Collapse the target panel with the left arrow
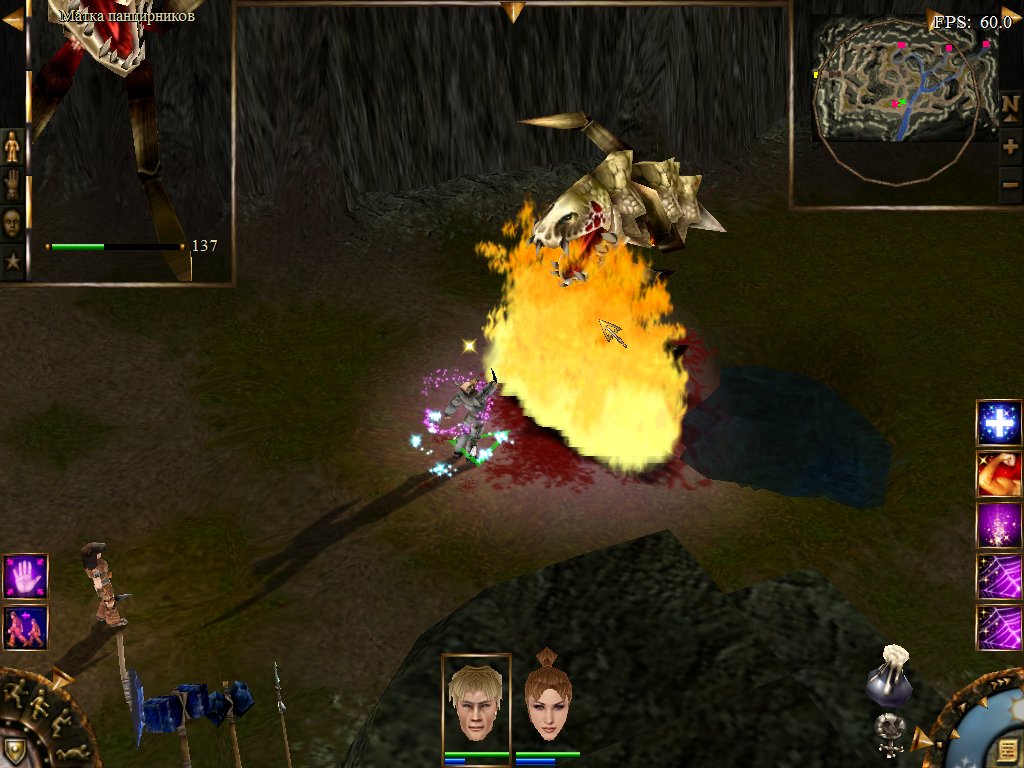Screen dimensions: 1024x768 tap(12, 14)
